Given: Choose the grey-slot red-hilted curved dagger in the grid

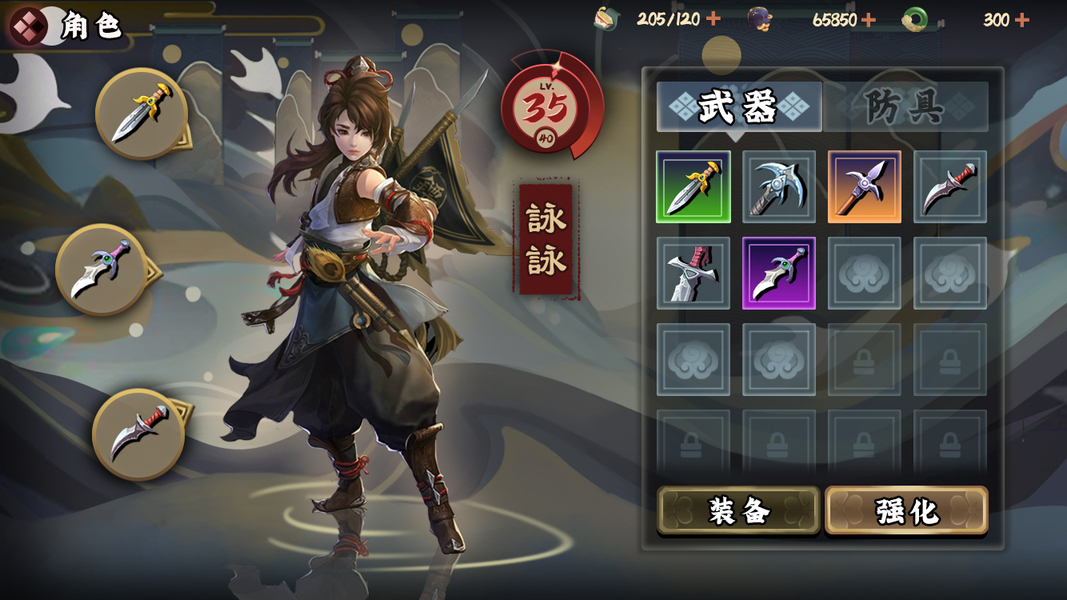Looking at the screenshot, I should point(950,187).
